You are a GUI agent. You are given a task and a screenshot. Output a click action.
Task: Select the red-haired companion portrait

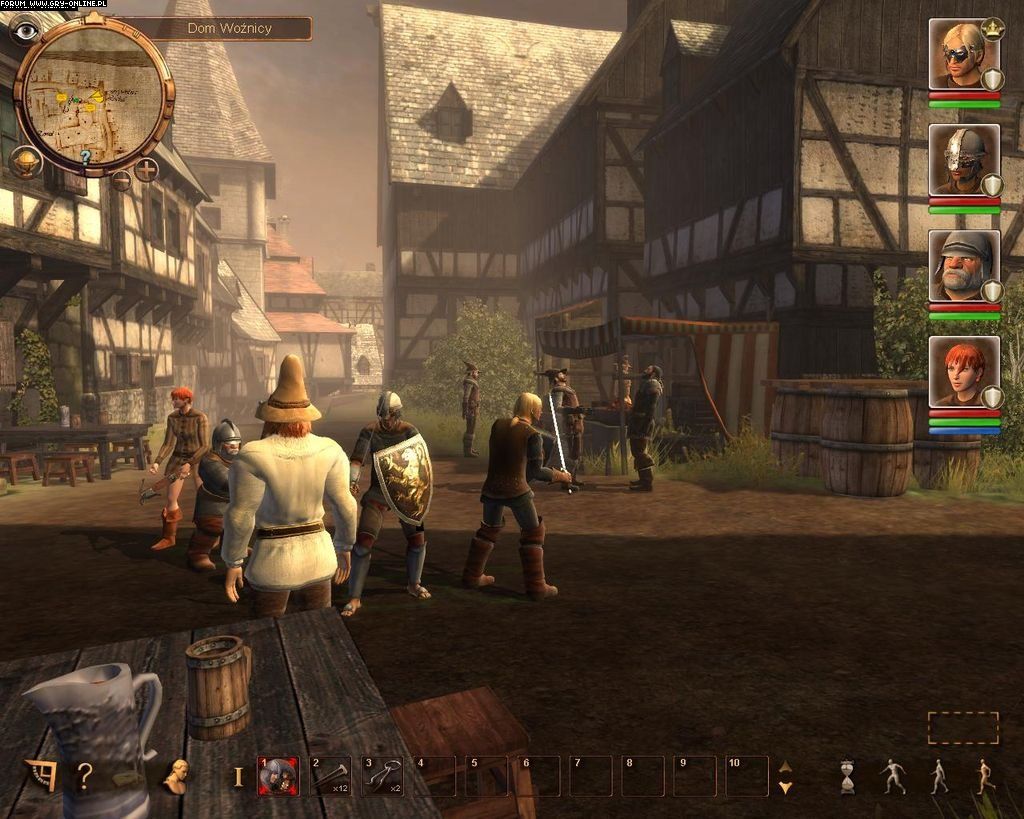tap(963, 372)
